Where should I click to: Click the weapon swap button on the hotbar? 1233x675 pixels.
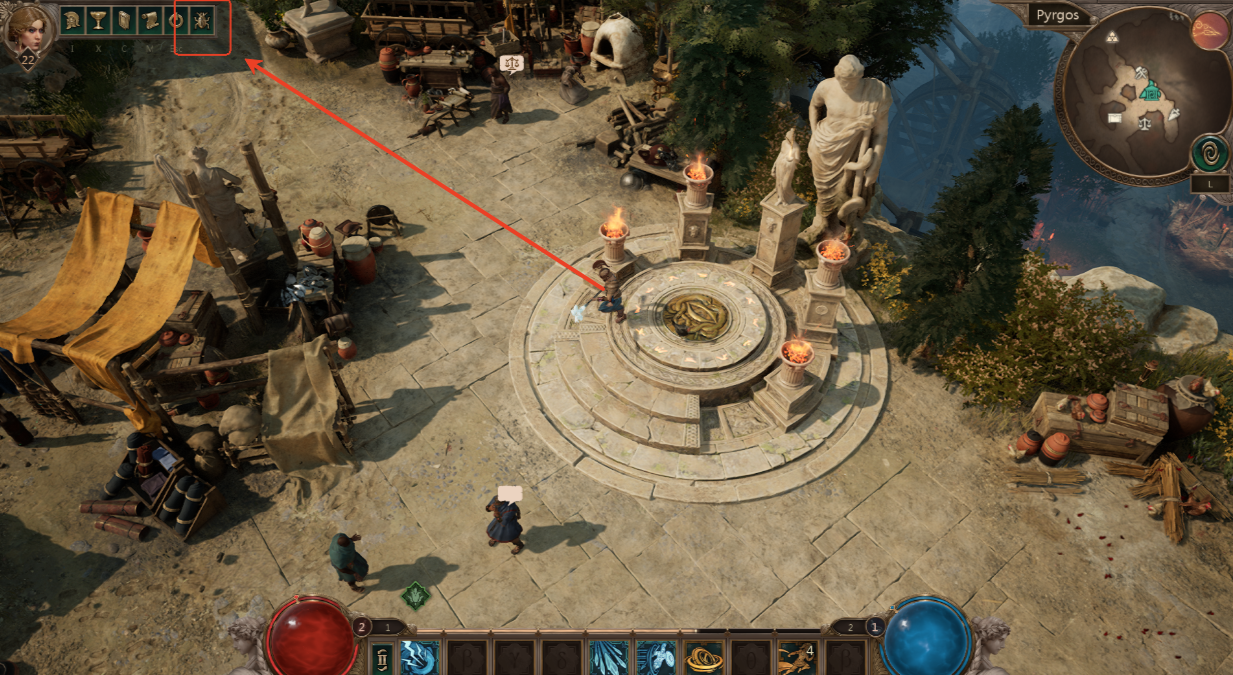click(x=382, y=658)
